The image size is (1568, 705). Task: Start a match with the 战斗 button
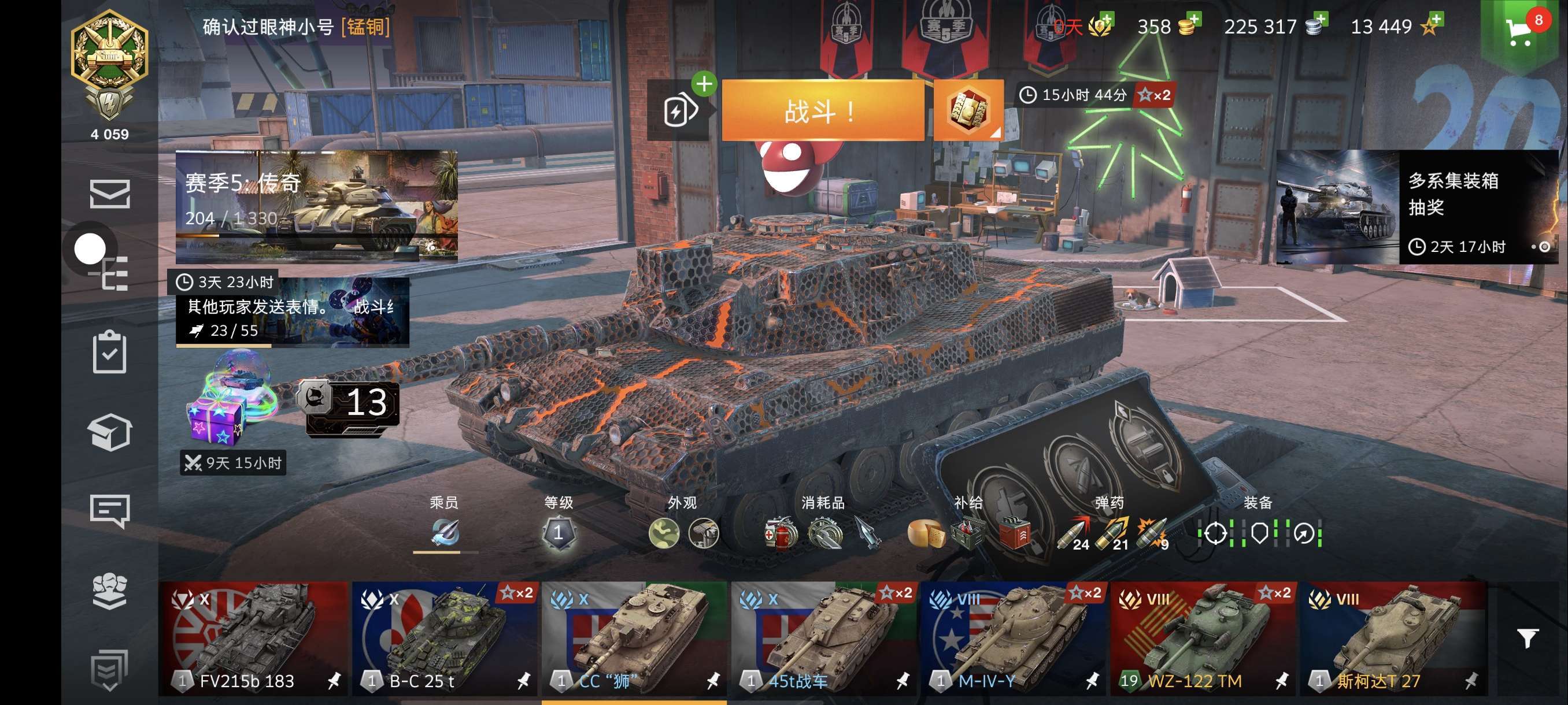[x=822, y=111]
